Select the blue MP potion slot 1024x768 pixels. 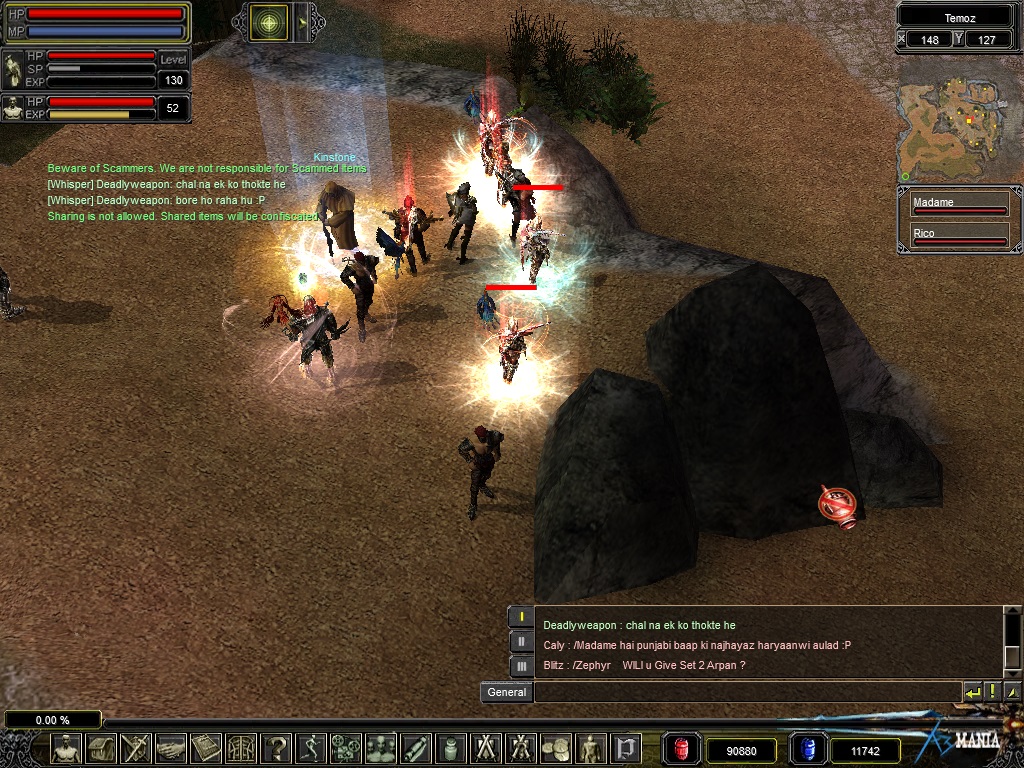point(807,749)
